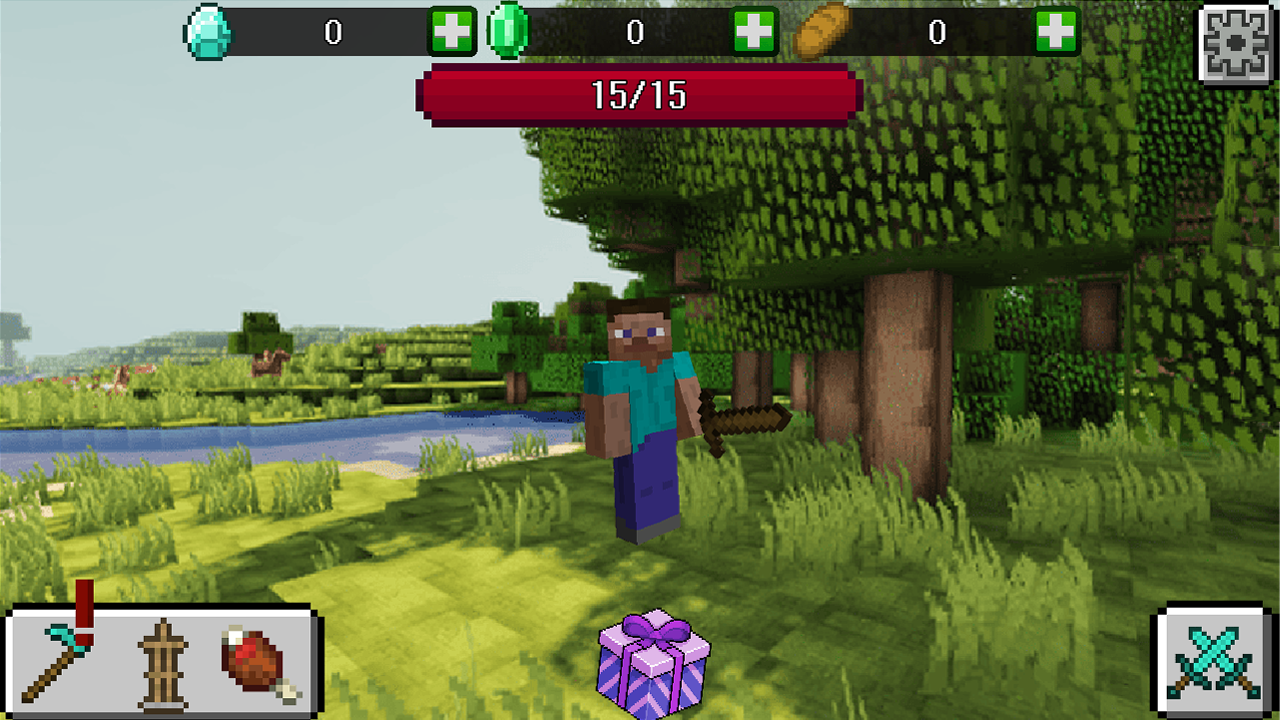Image resolution: width=1280 pixels, height=720 pixels.
Task: Click the diamond counter showing zero
Action: click(x=335, y=30)
